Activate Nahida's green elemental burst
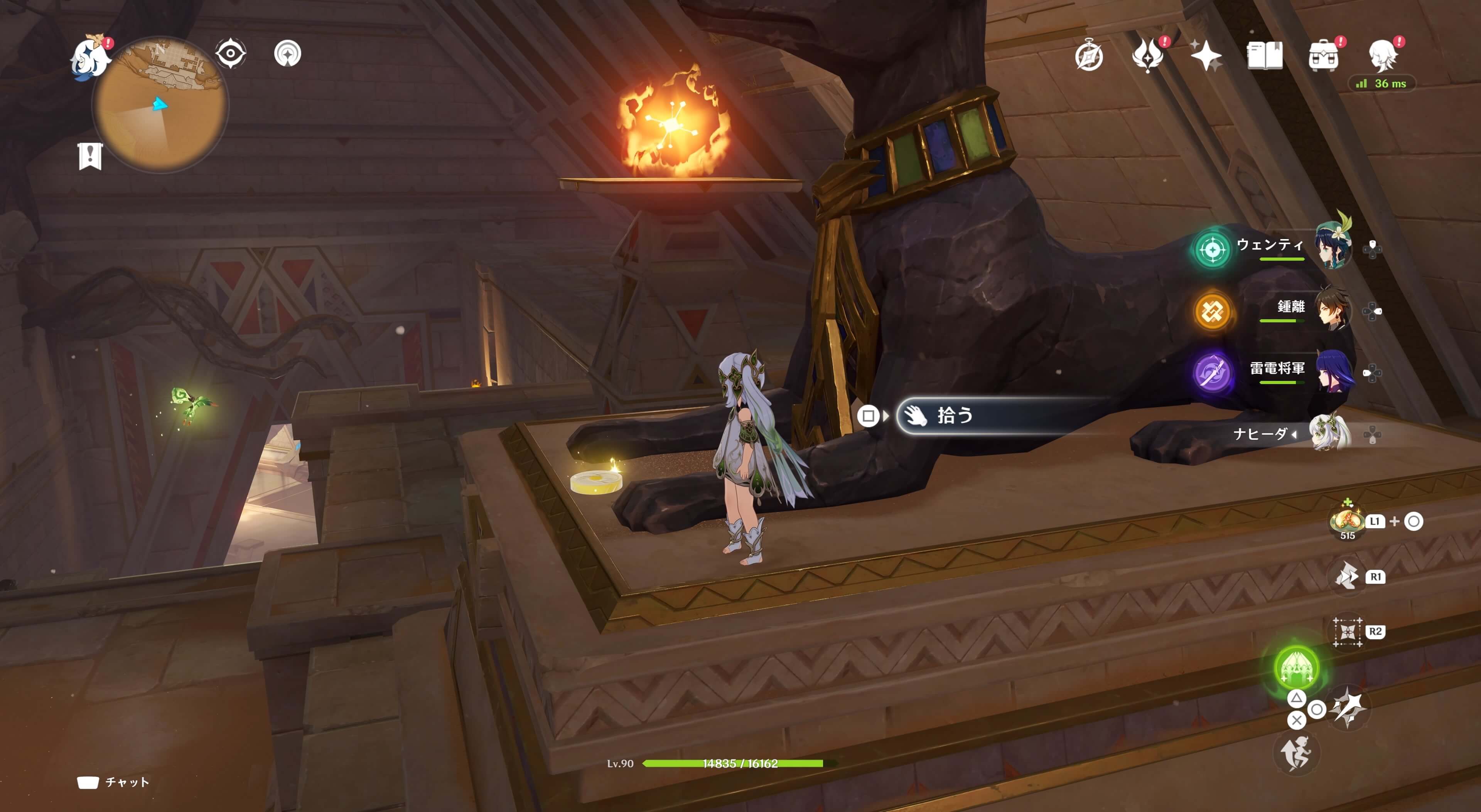The width and height of the screenshot is (1481, 812). click(1296, 667)
